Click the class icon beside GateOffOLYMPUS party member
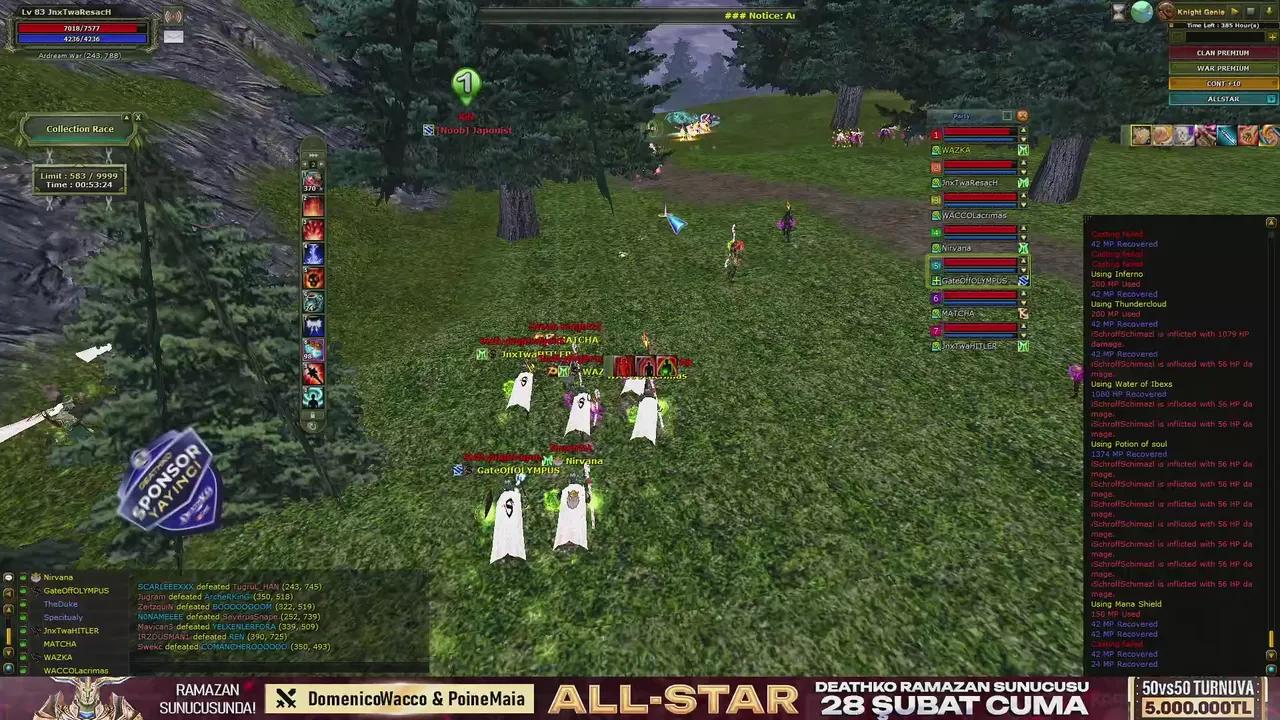Screen dimensions: 1280x720 point(935,280)
